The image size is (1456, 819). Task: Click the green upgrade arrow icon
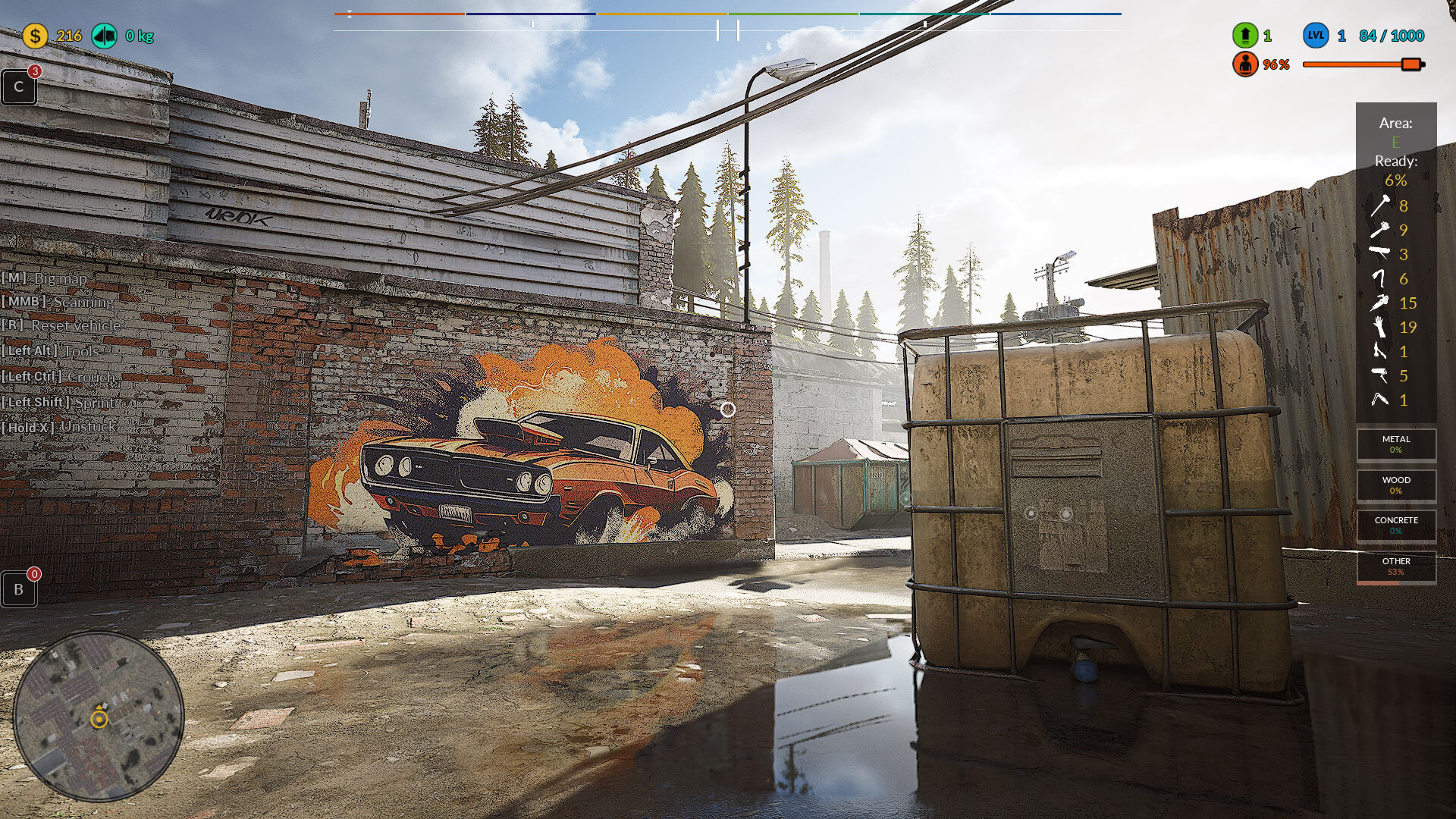[x=1244, y=36]
